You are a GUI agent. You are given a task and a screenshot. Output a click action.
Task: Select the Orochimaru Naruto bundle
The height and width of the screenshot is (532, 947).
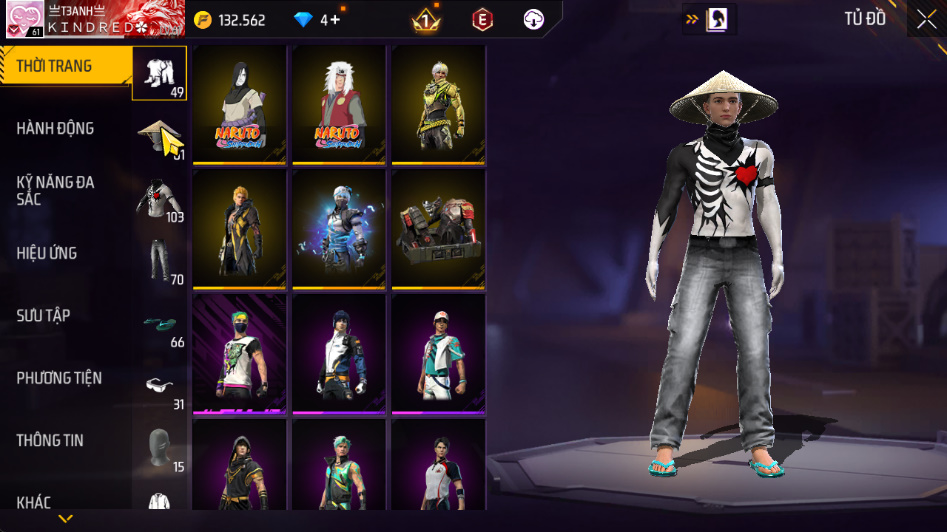pyautogui.click(x=240, y=104)
